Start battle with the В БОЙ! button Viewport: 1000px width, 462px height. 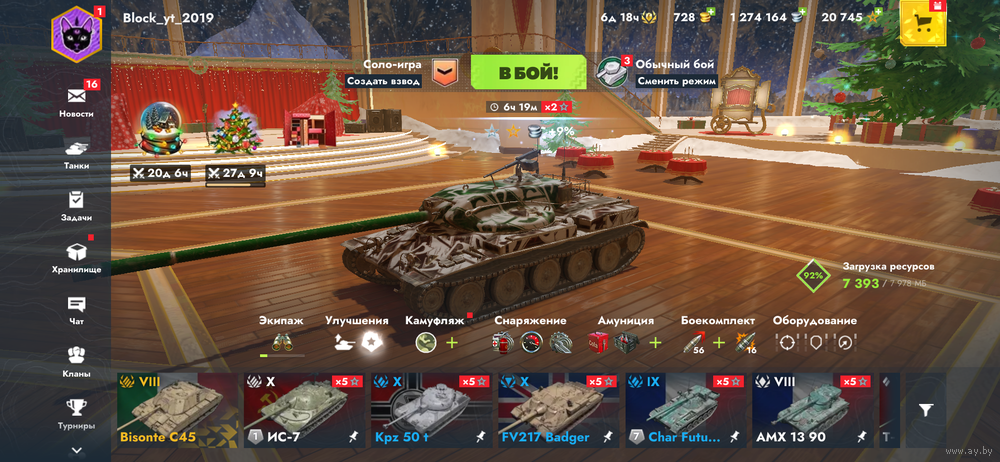(528, 72)
